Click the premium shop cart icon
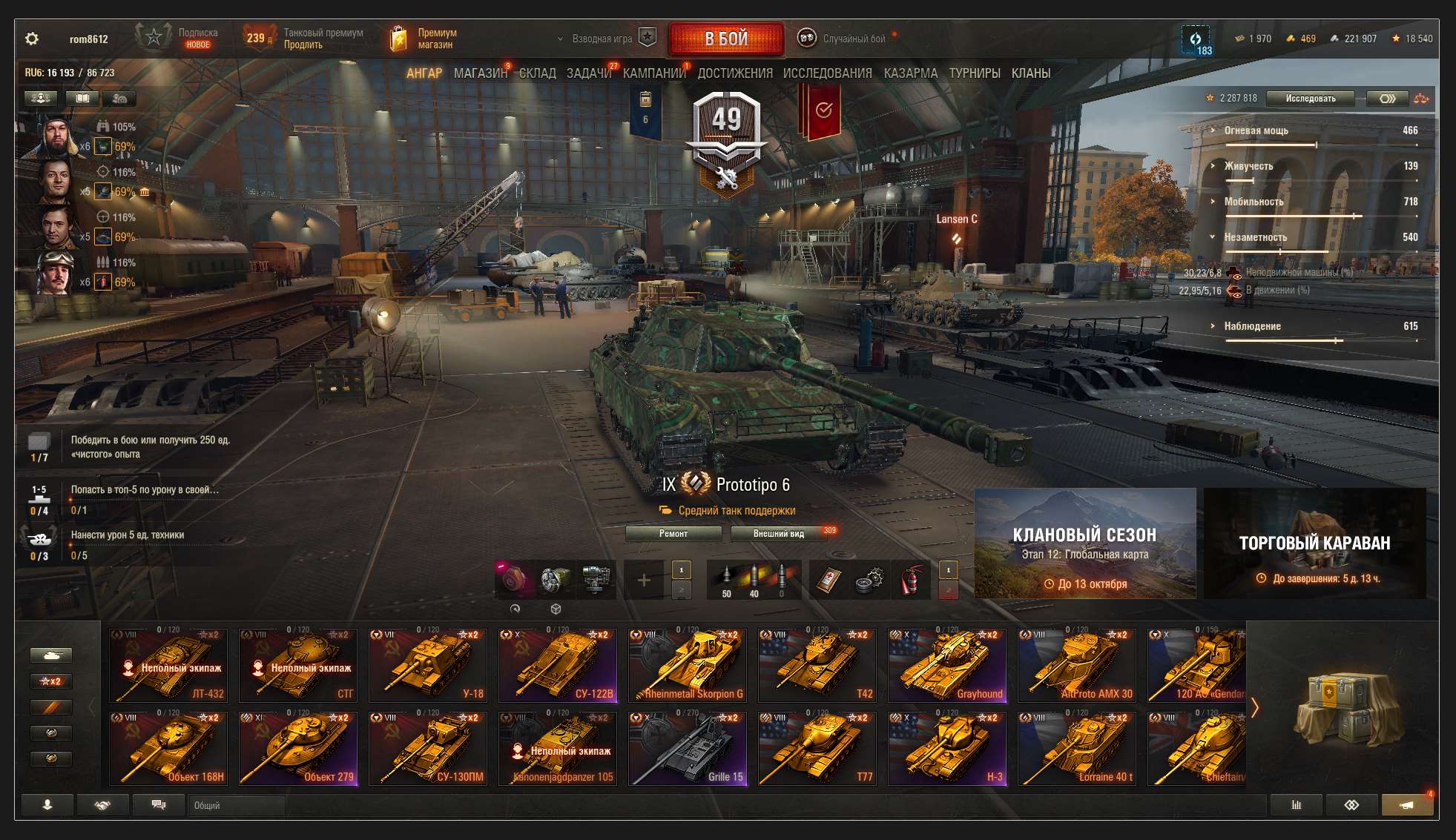 [x=398, y=37]
